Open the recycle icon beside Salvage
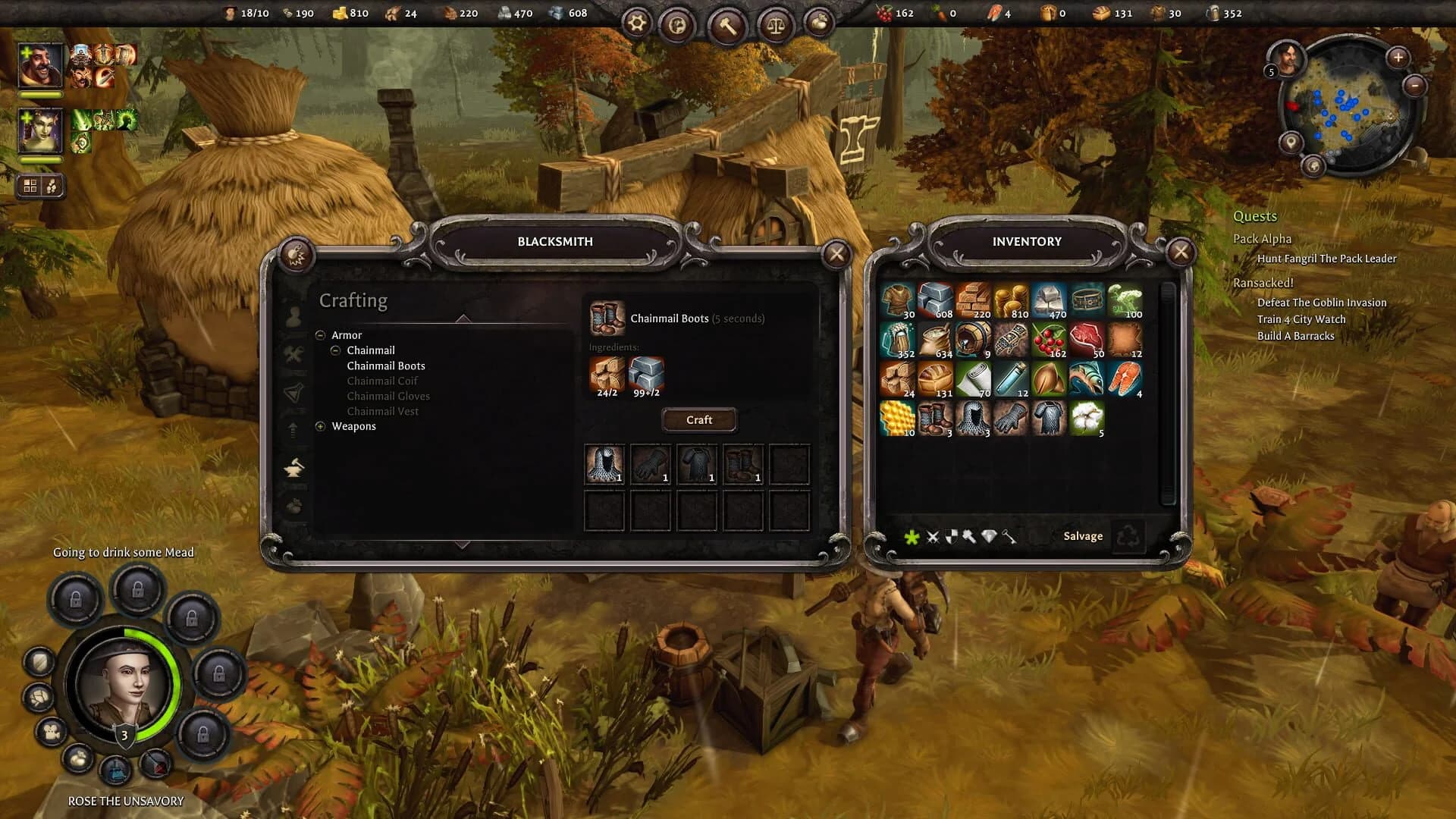The image size is (1456, 819). click(1130, 535)
